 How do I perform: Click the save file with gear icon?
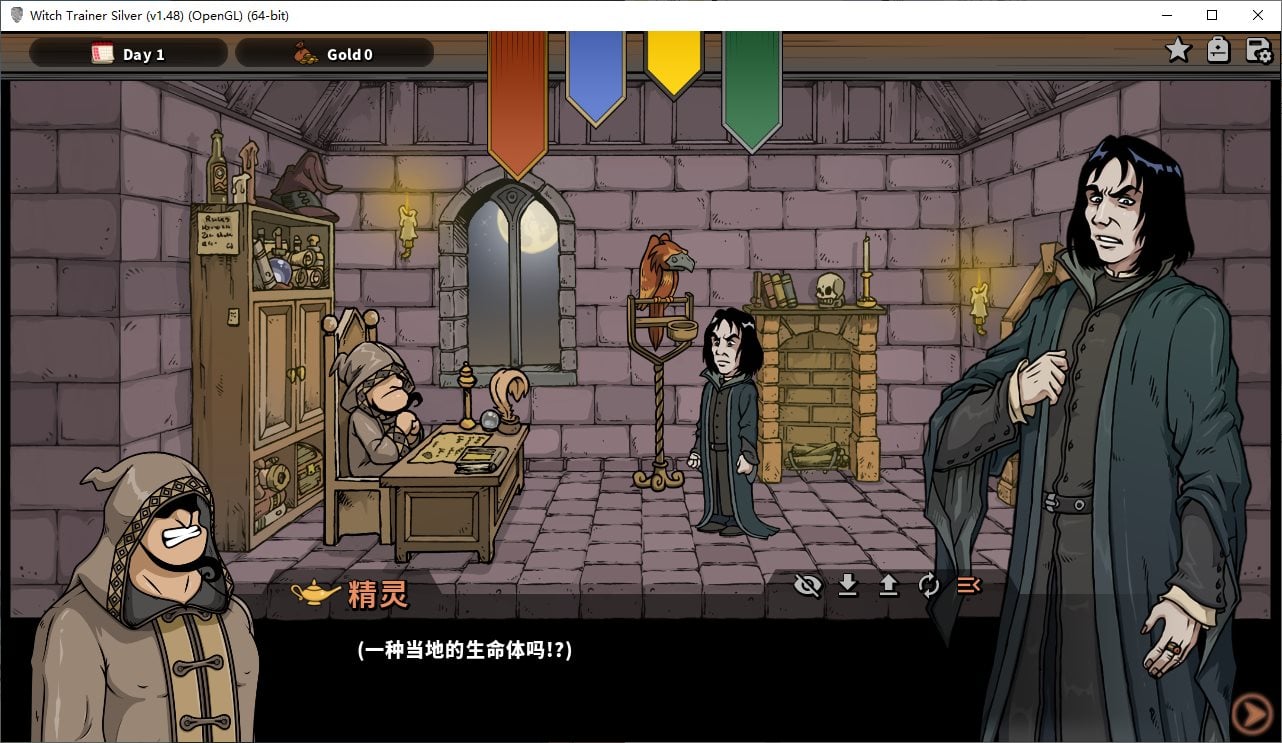click(x=1256, y=48)
